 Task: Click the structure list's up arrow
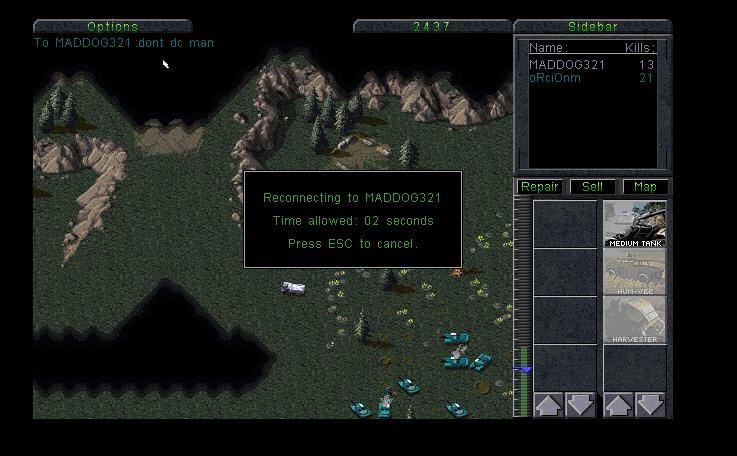(547, 405)
